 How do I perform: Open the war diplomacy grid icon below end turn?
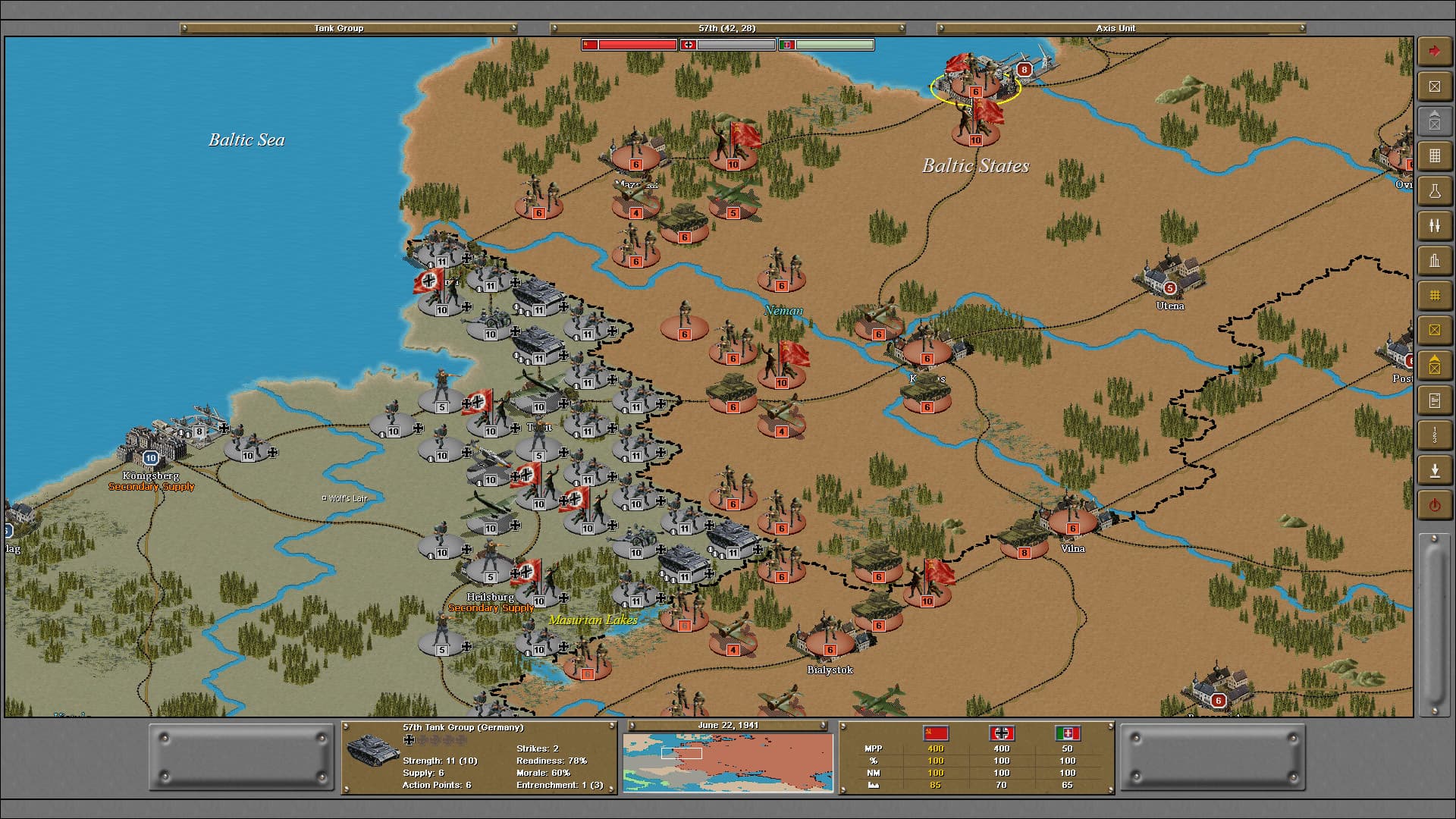[x=1434, y=156]
